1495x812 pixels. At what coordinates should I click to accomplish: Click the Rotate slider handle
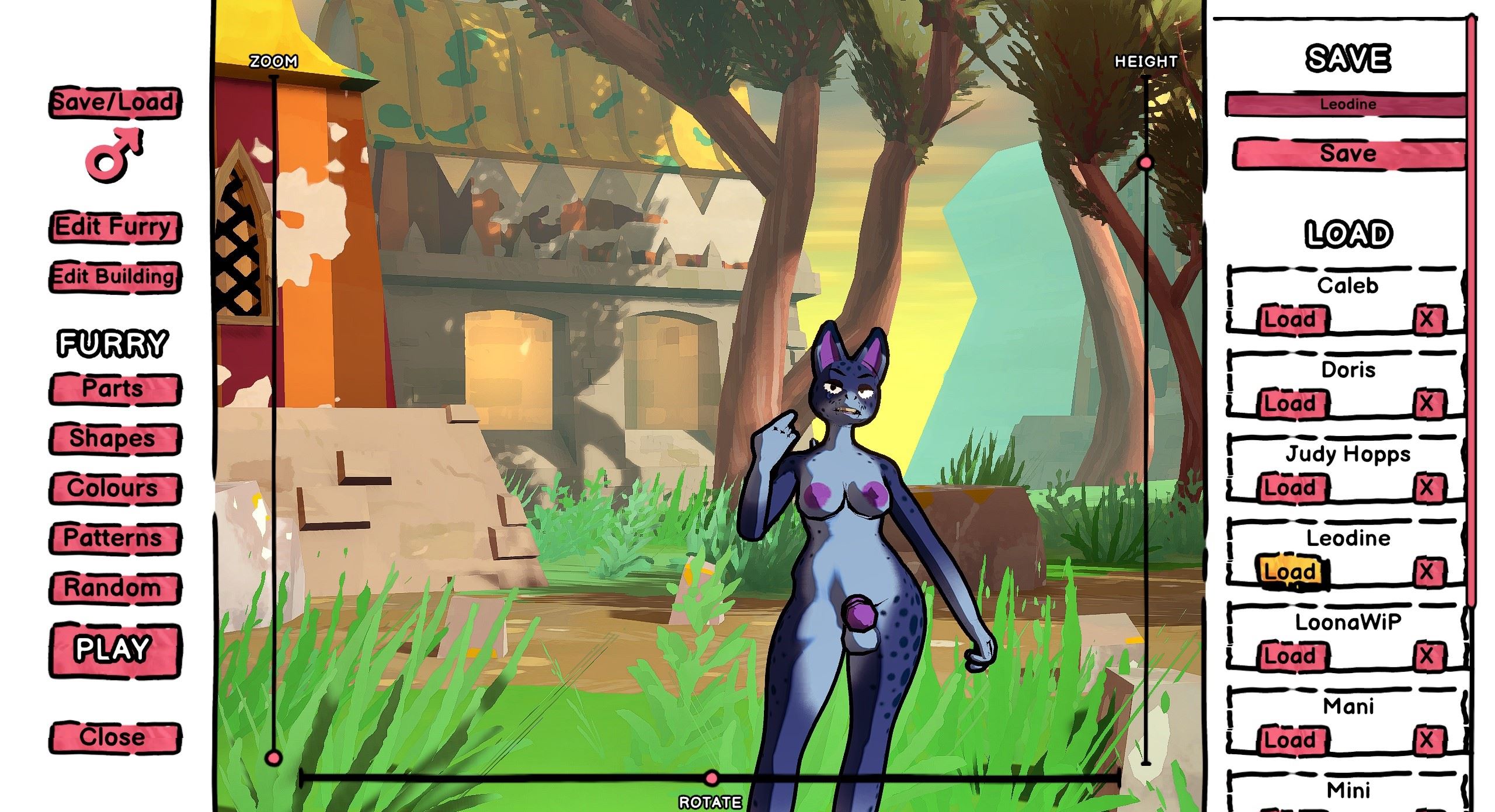(711, 778)
